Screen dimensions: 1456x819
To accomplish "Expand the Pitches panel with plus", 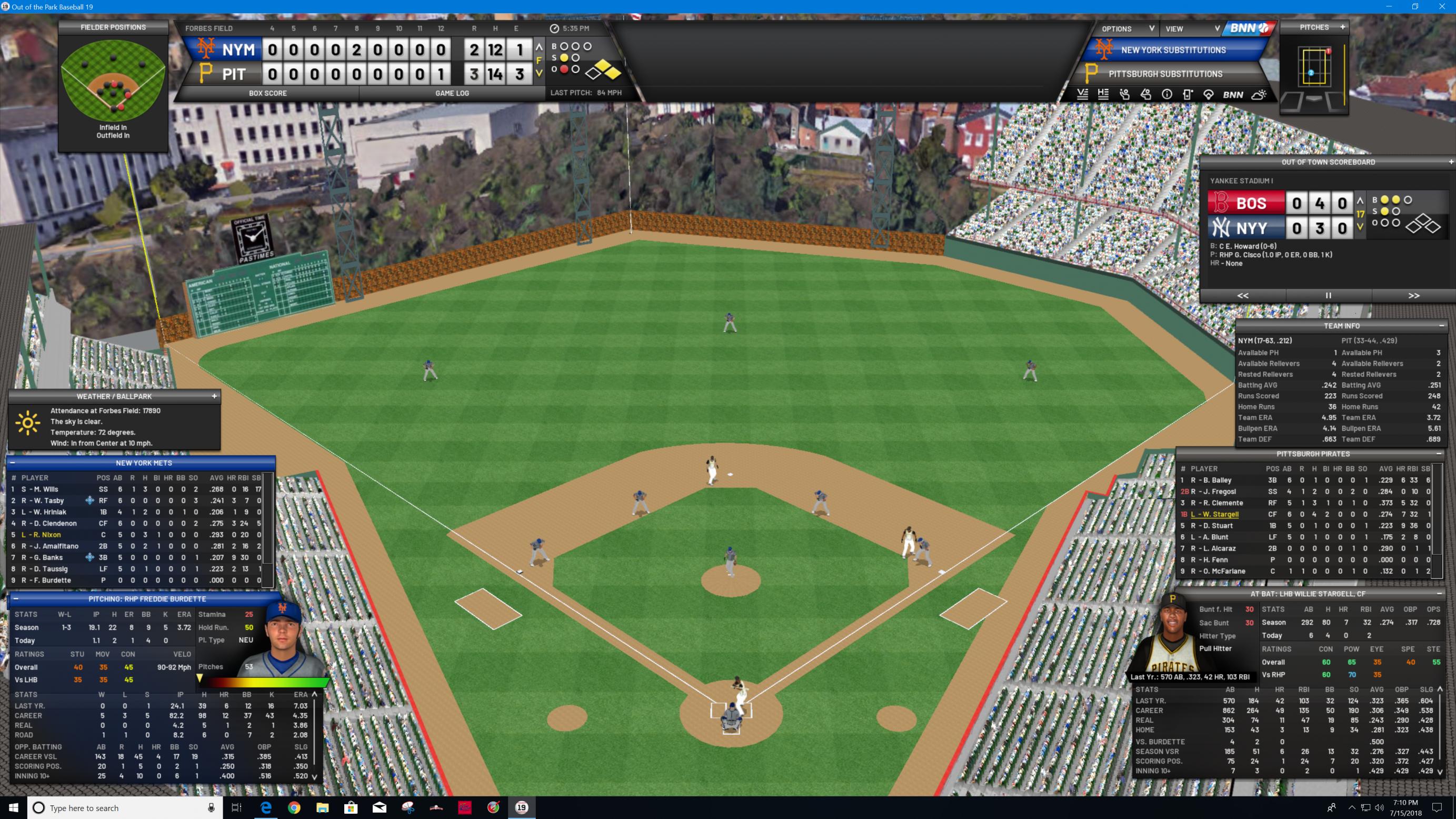I will click(x=1342, y=27).
